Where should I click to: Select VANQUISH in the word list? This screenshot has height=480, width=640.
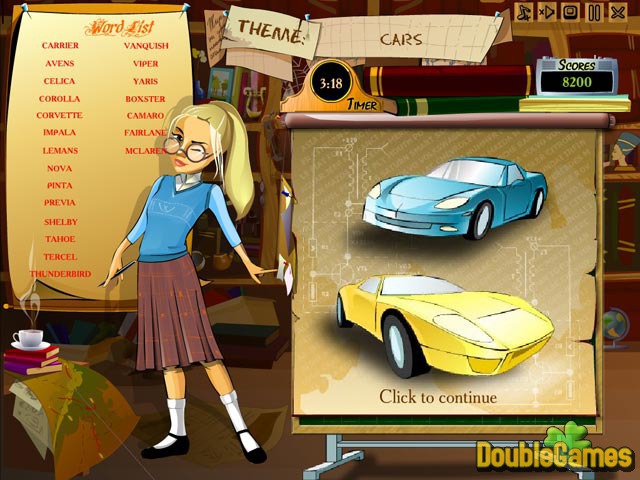coord(145,45)
